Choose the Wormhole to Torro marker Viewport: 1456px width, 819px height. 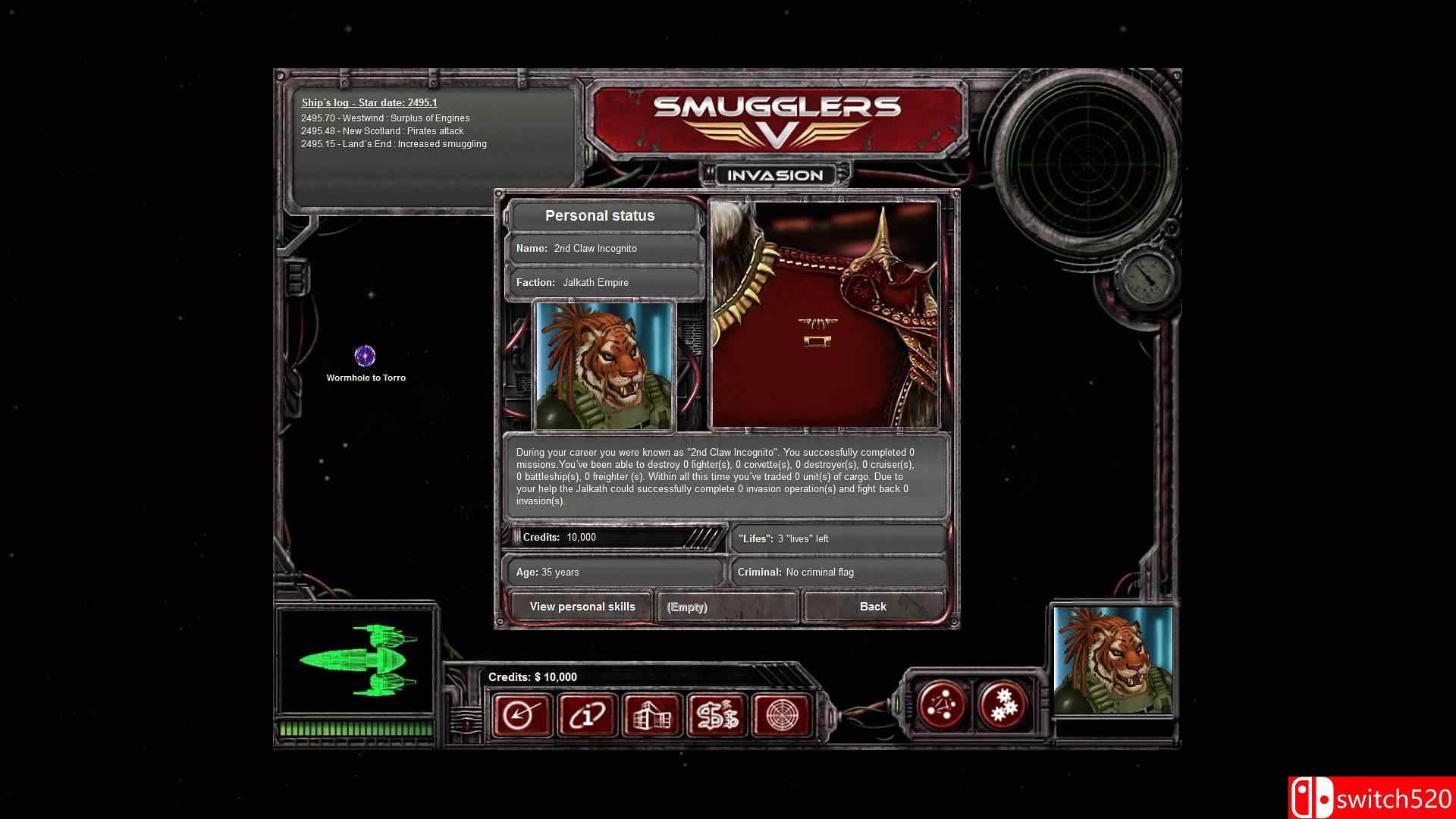point(366,356)
